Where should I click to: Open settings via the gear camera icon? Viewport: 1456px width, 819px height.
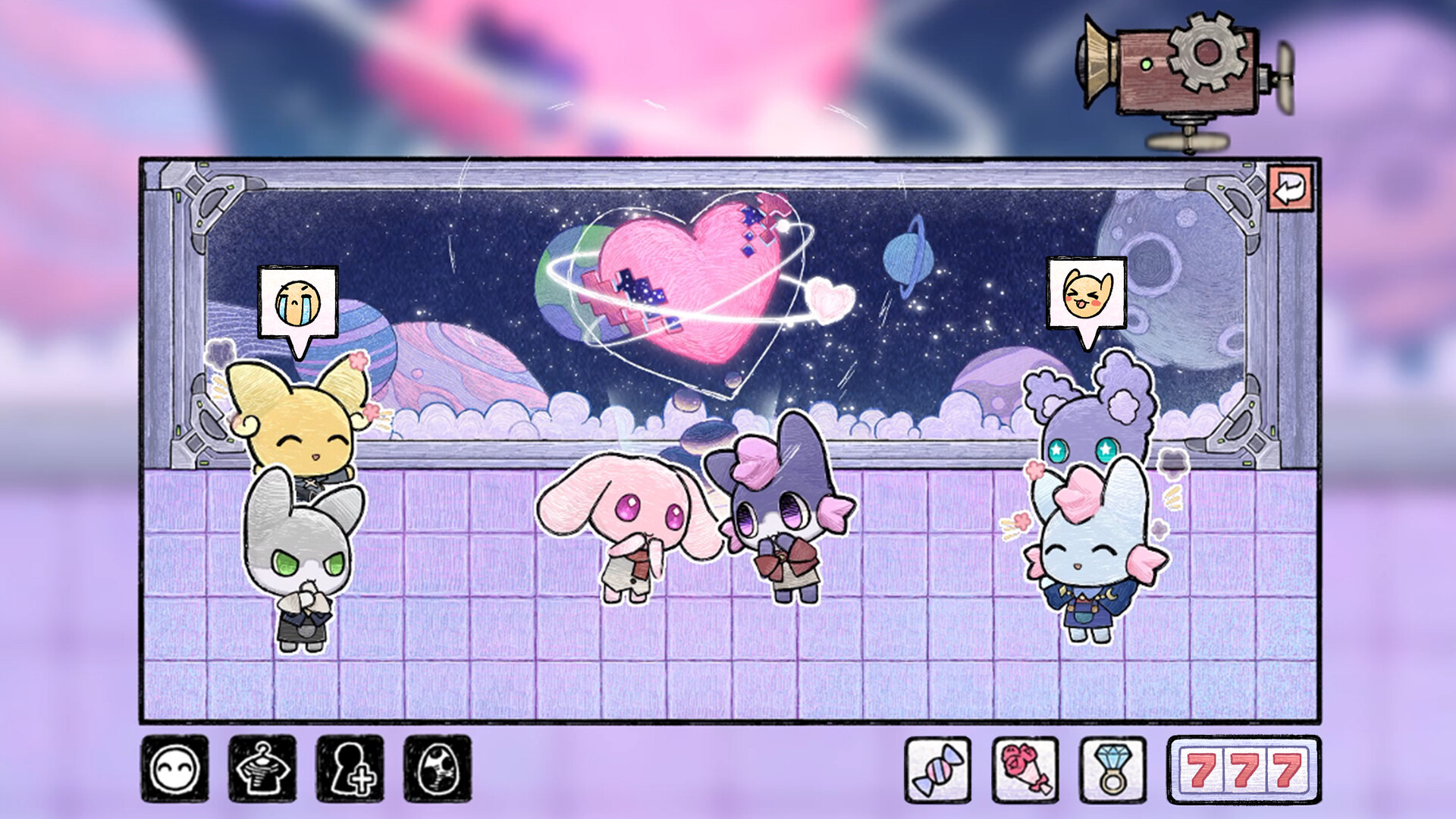point(1204,68)
